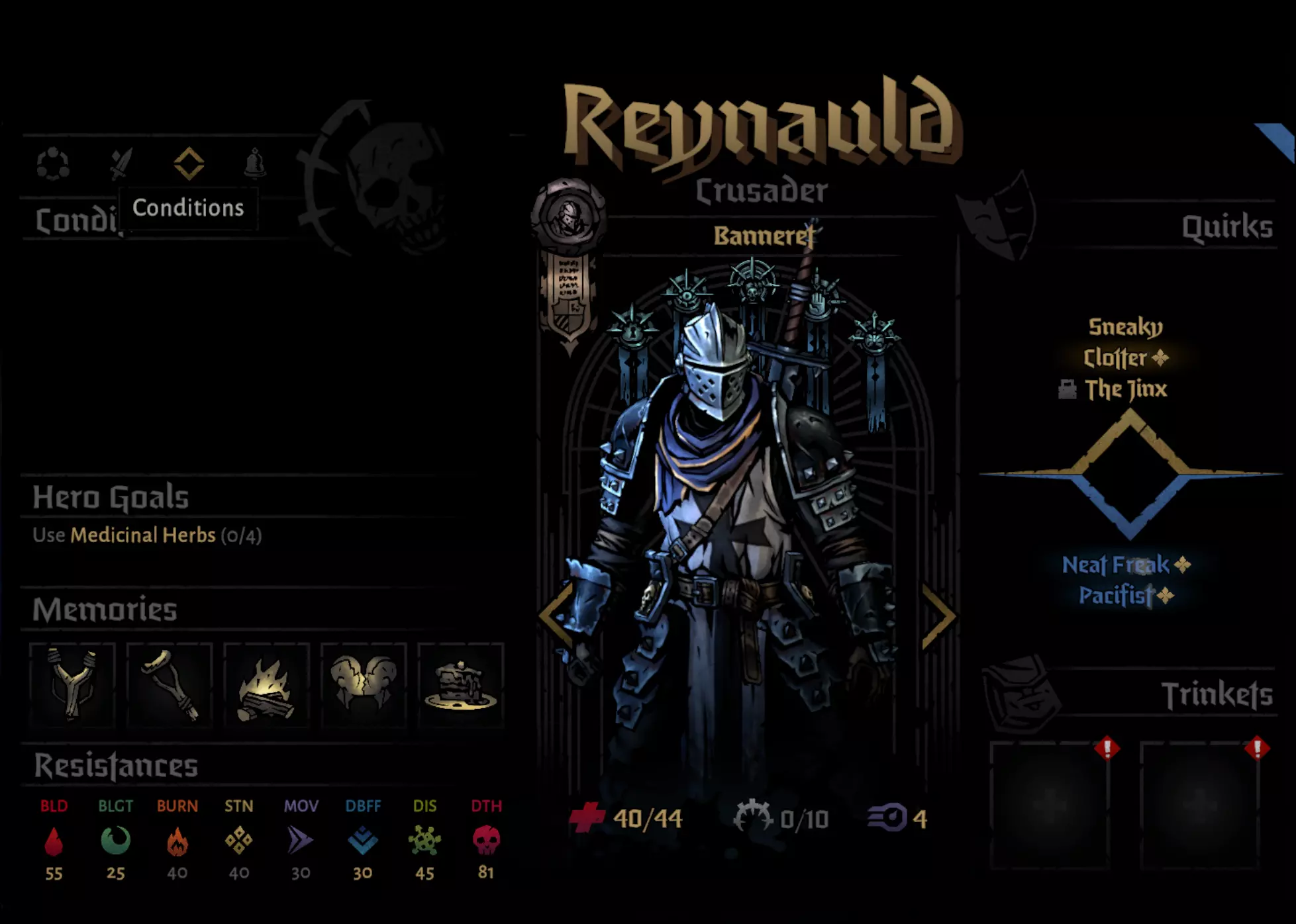
Task: Go to the previous hero with the left arrow
Action: 555,616
